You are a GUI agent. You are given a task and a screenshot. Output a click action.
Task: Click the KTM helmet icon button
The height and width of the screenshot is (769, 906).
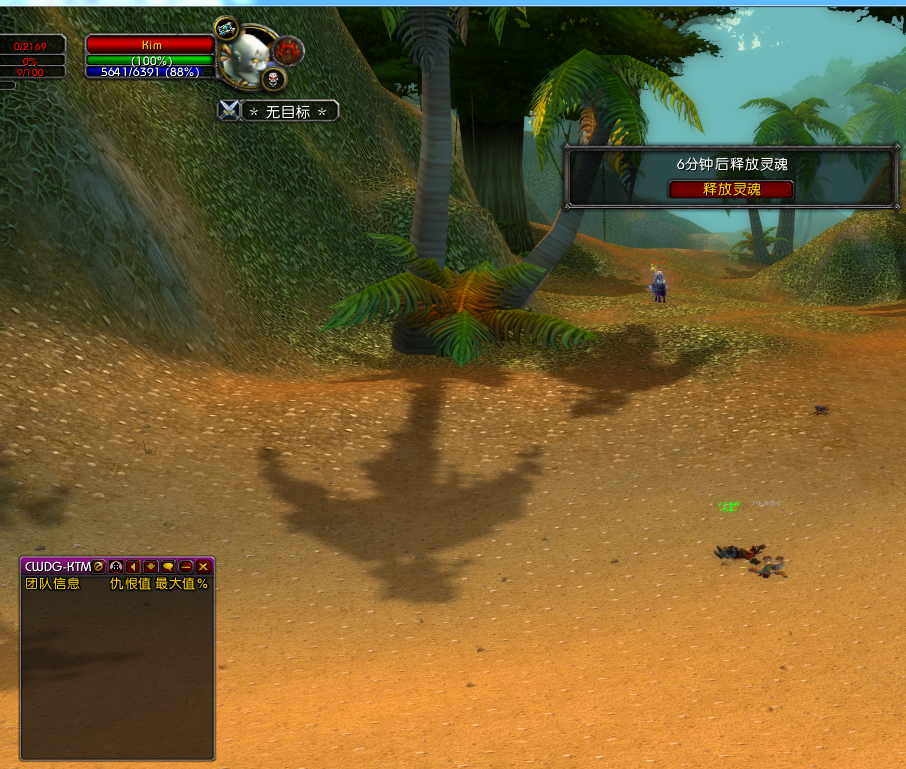[x=116, y=566]
